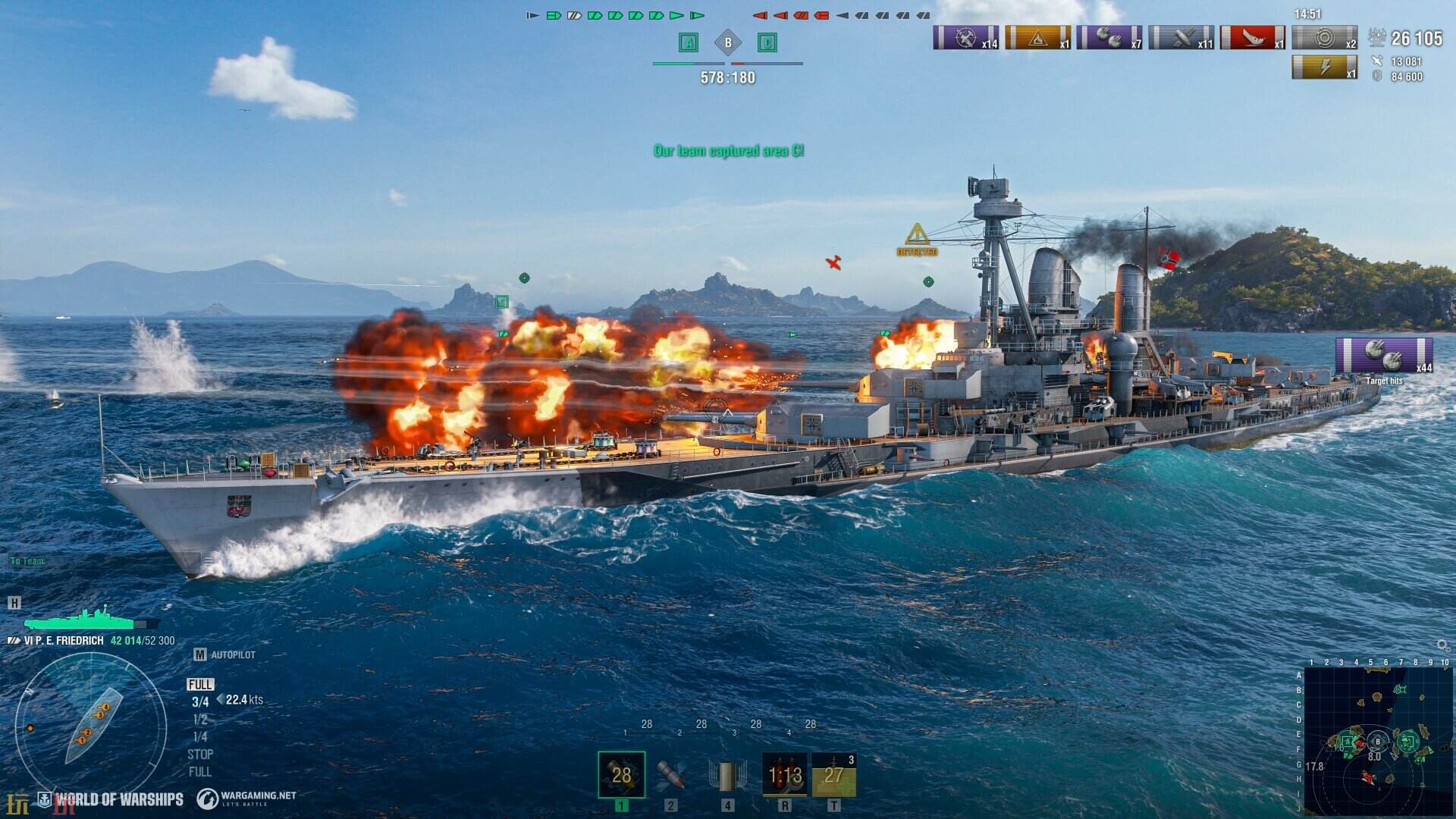Screen dimensions: 1456x819
Task: Set engine telegraph to STOP
Action: [200, 755]
